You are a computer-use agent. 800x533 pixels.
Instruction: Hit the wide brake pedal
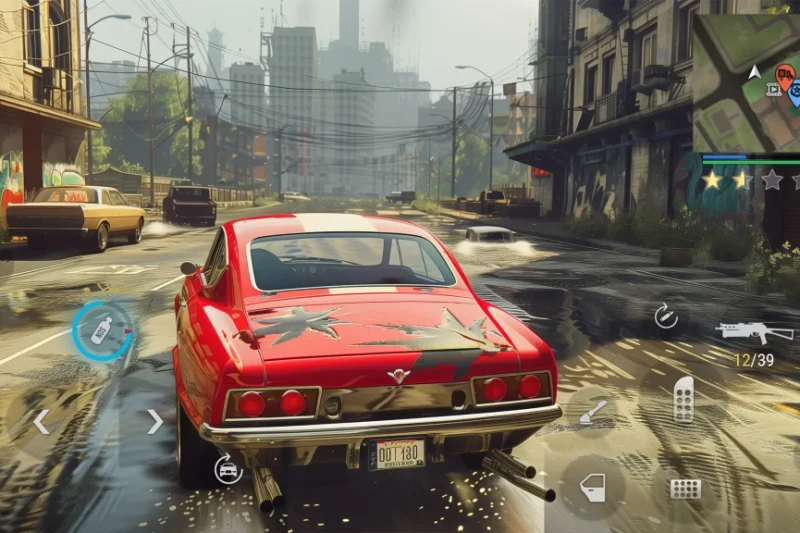[x=685, y=489]
